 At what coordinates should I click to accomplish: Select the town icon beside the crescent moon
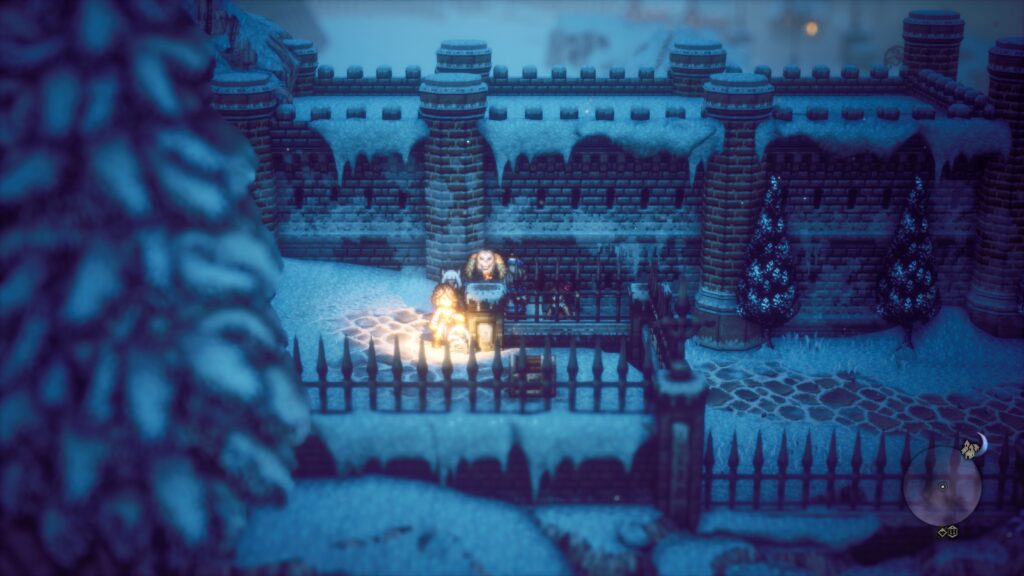(x=968, y=449)
